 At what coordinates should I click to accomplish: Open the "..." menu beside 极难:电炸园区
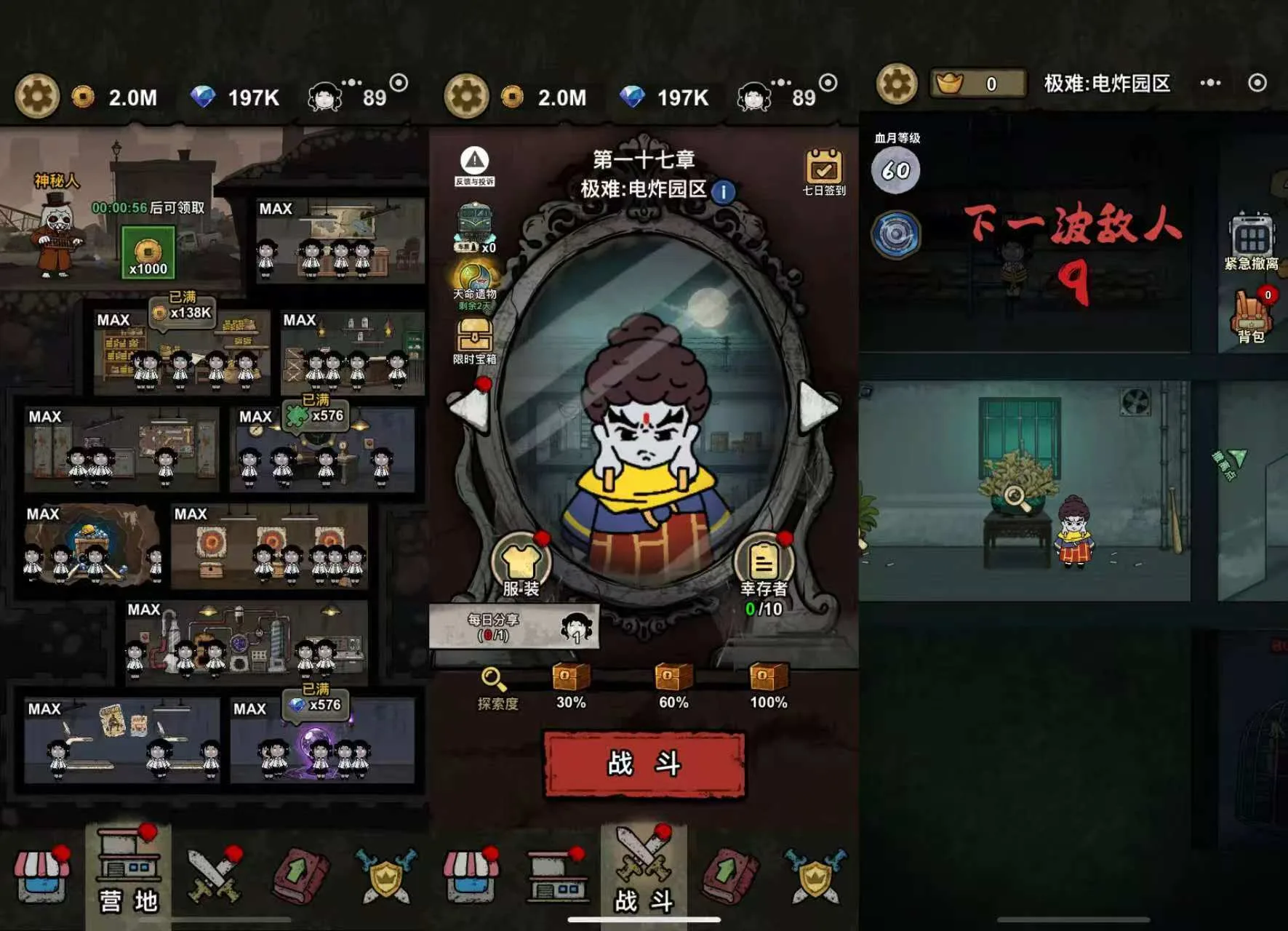1211,84
